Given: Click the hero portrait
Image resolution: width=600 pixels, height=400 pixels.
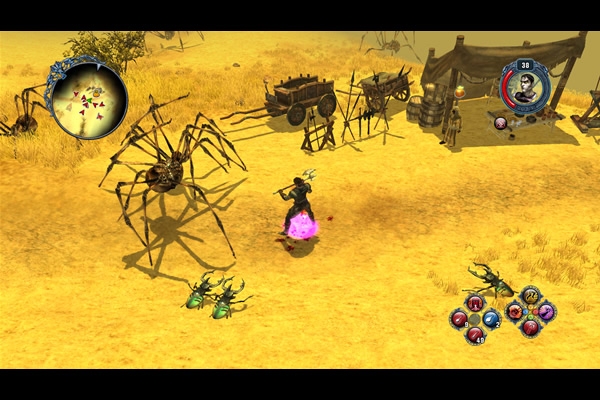Looking at the screenshot, I should pos(525,87).
